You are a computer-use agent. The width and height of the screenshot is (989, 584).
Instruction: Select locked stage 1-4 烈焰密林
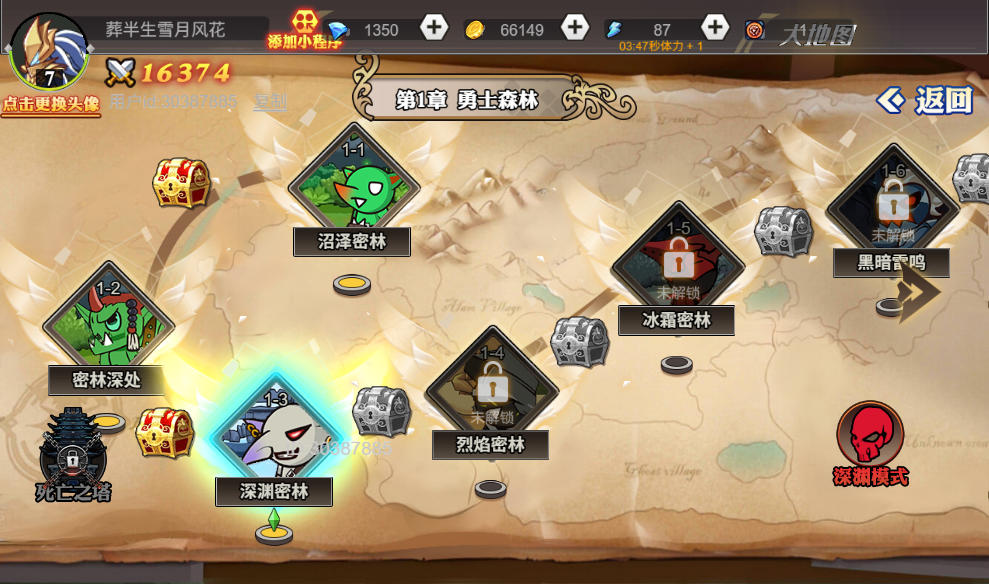pos(490,392)
